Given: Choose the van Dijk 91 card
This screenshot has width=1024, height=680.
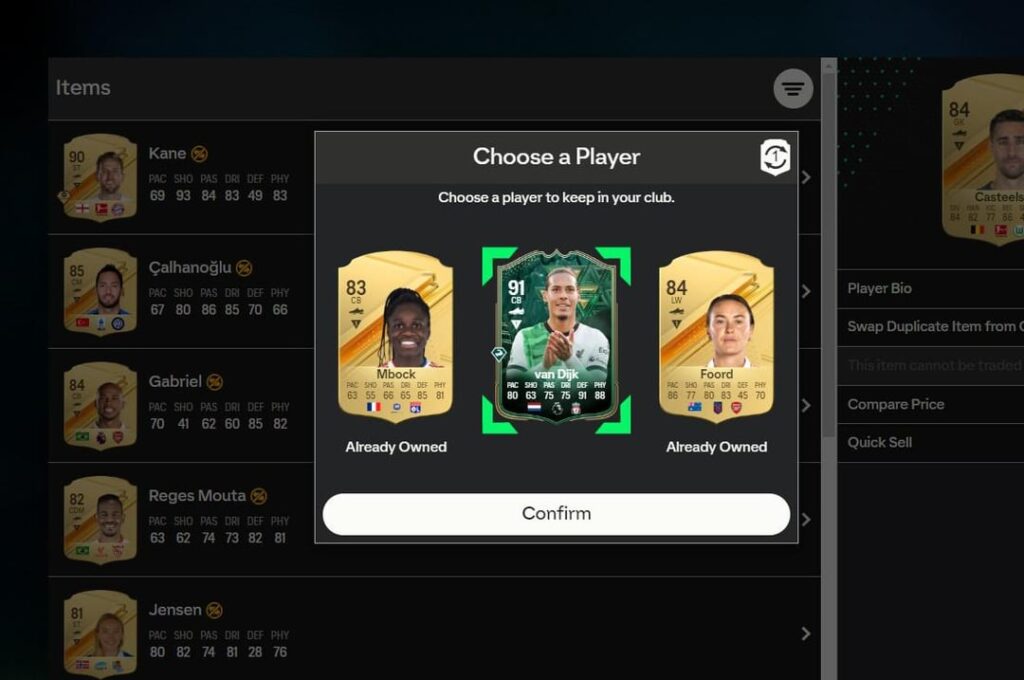Looking at the screenshot, I should click(556, 338).
